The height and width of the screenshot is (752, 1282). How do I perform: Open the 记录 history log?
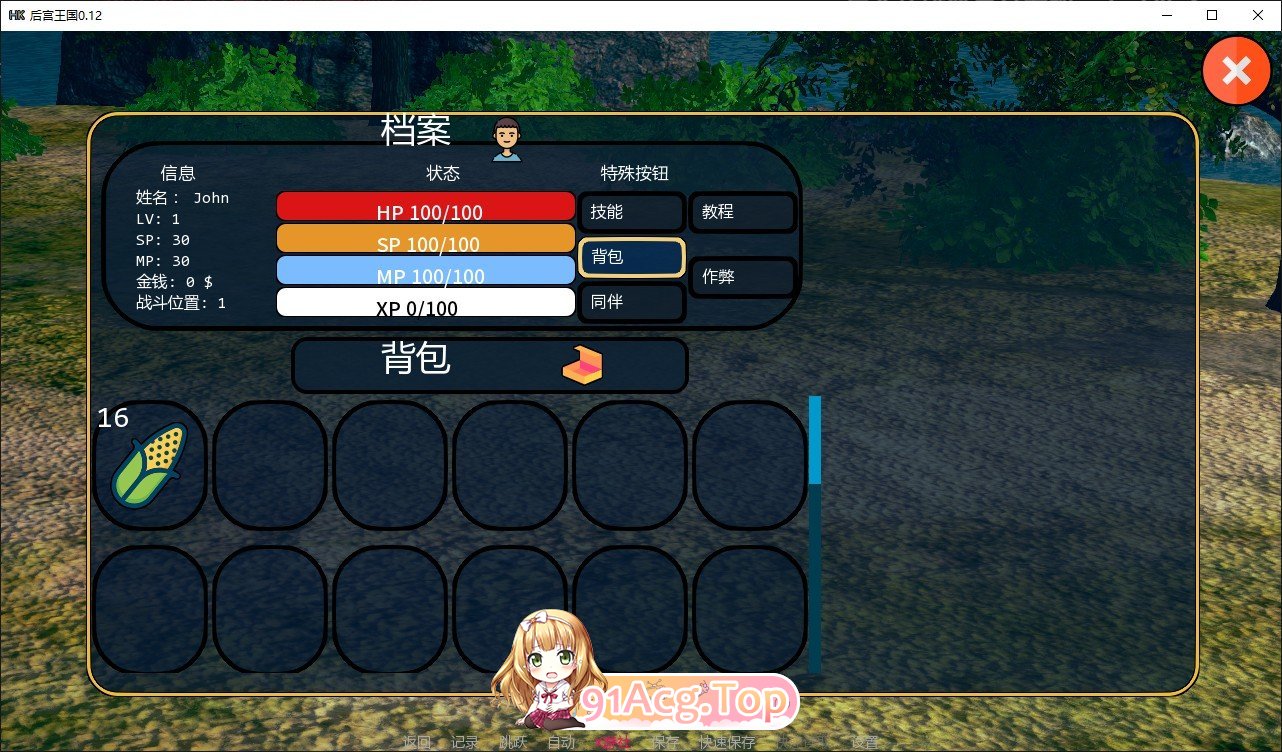click(463, 742)
